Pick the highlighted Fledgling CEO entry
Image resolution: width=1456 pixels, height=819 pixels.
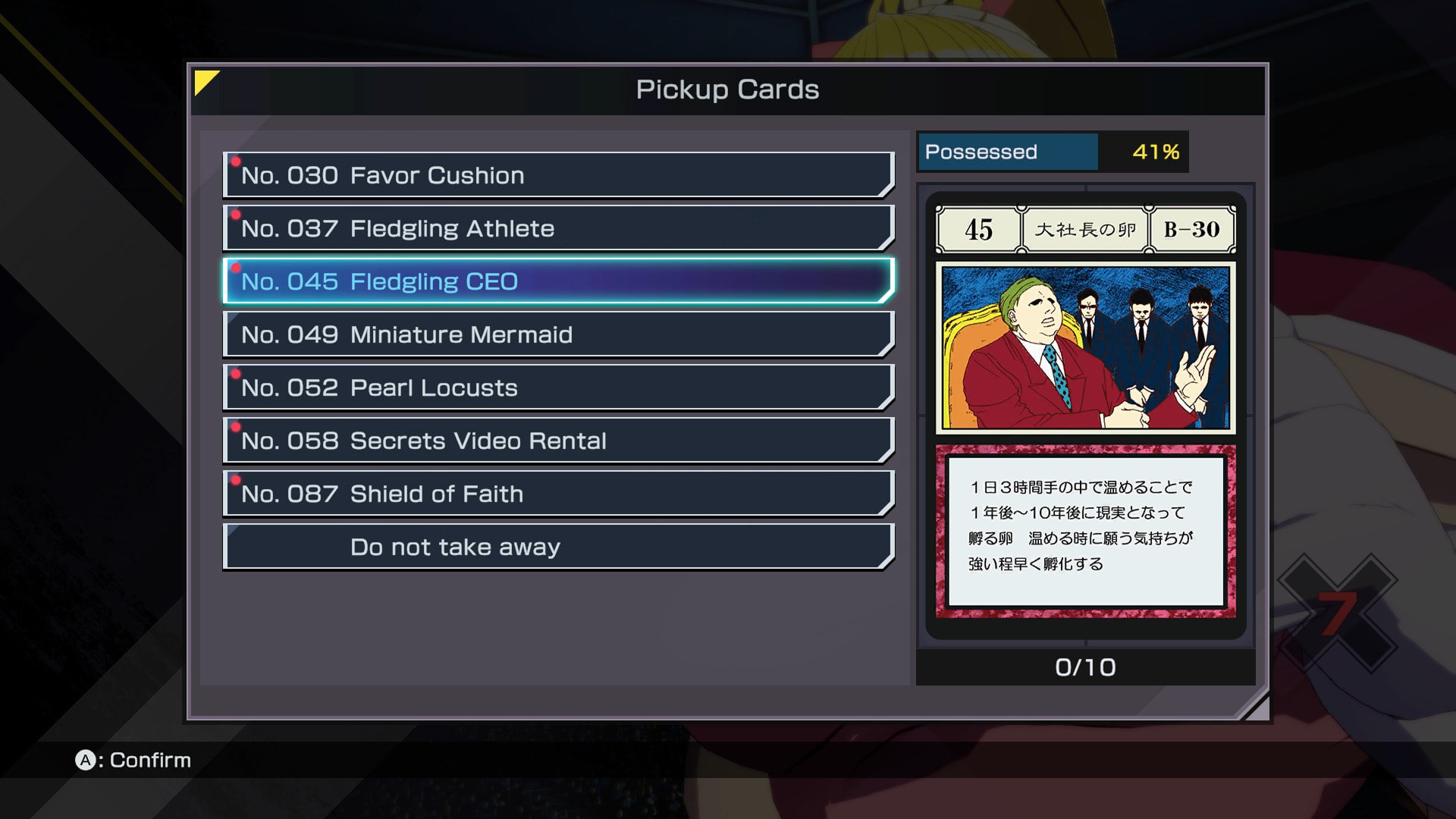click(x=558, y=281)
